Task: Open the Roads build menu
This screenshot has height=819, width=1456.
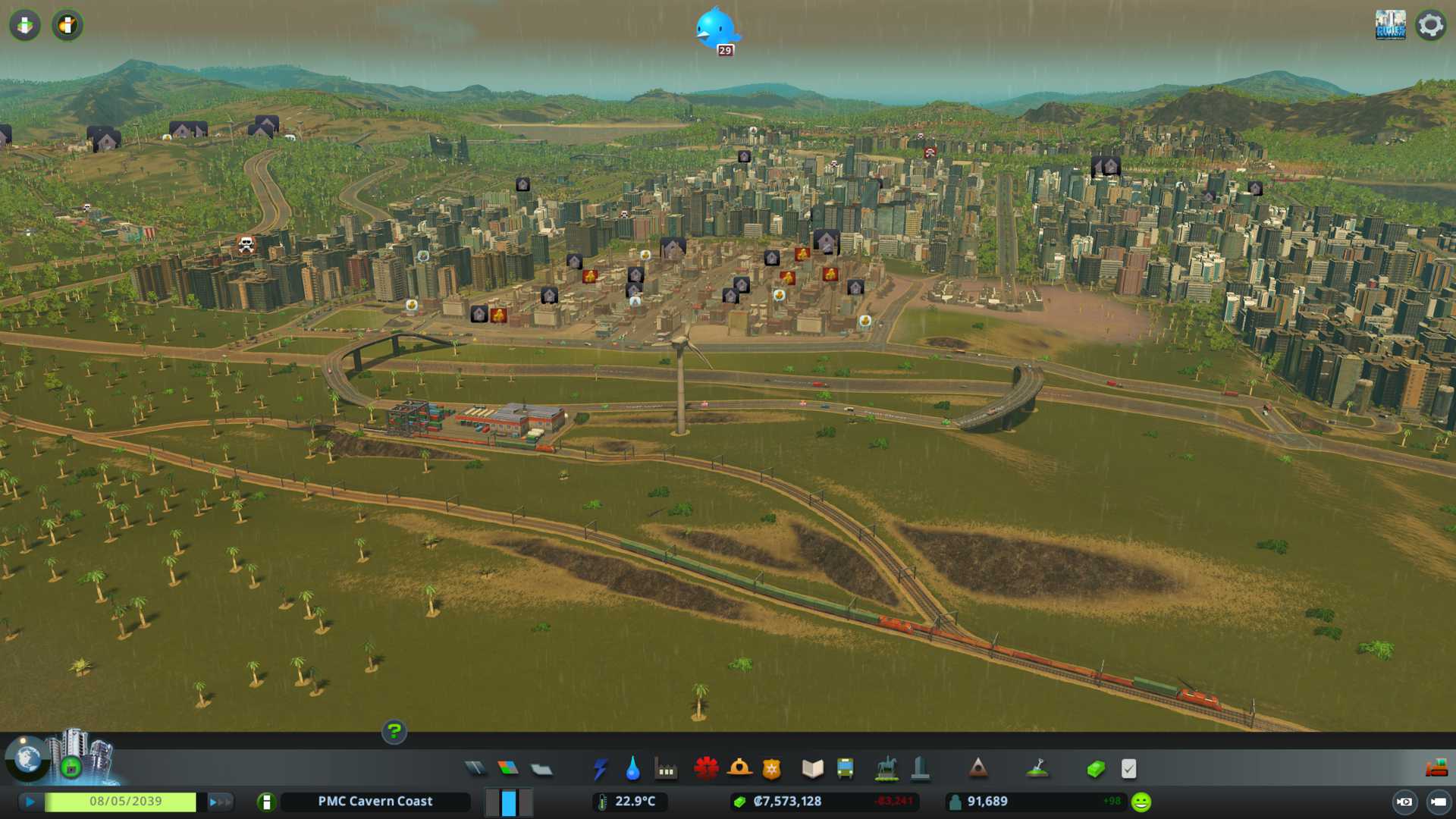Action: click(x=475, y=769)
